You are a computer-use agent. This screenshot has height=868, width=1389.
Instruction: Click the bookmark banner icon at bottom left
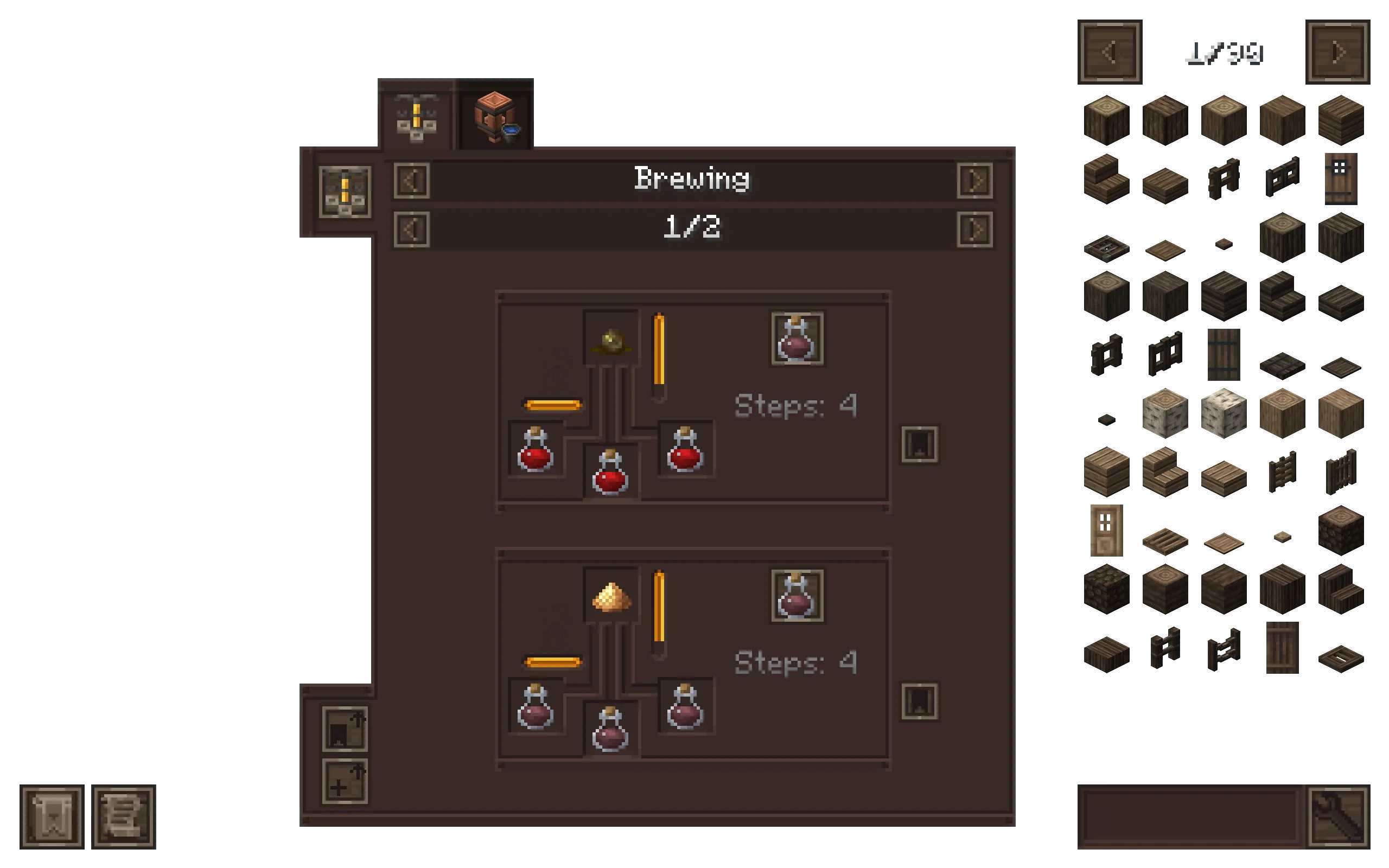pyautogui.click(x=52, y=818)
